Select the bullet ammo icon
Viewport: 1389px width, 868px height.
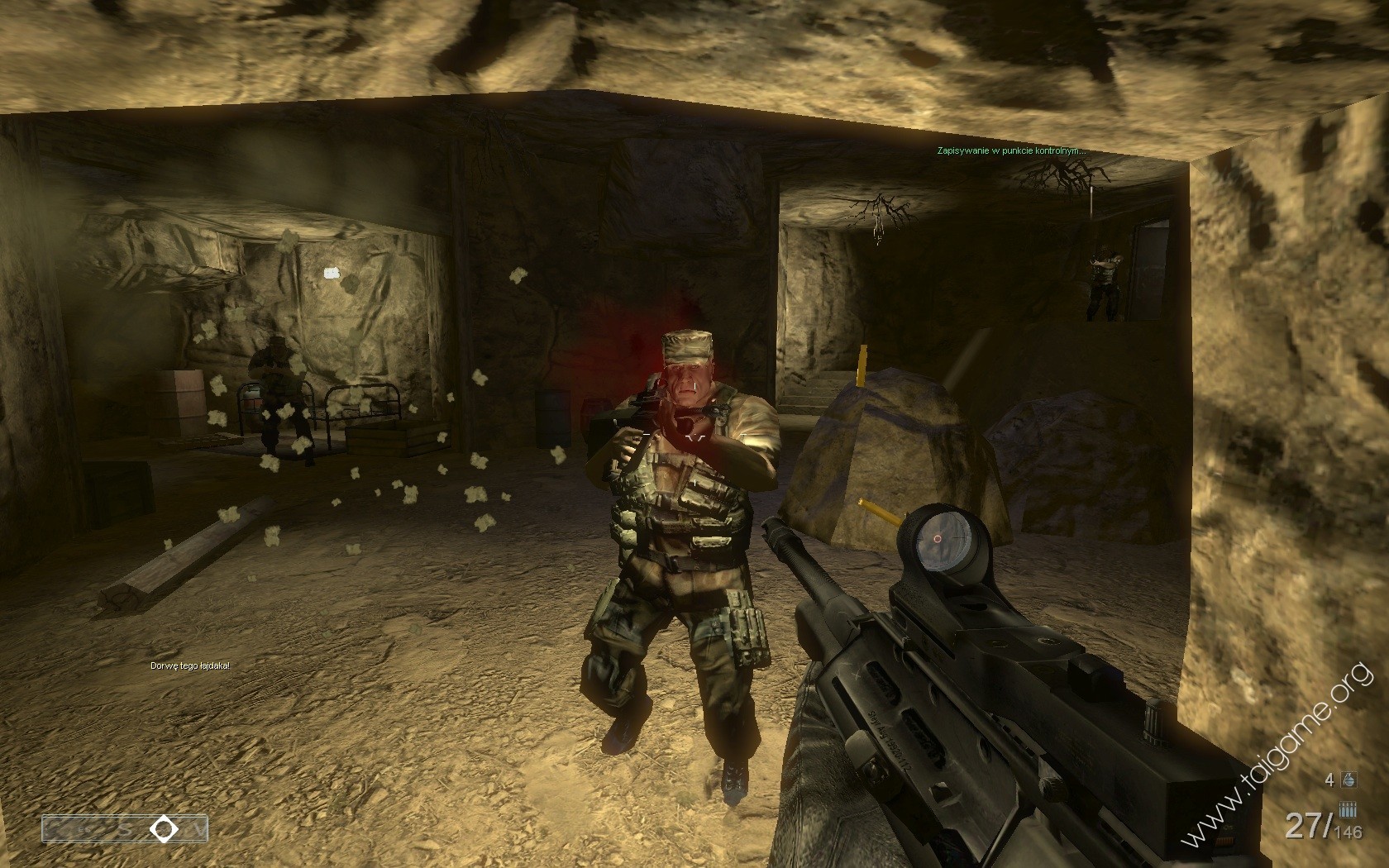click(x=1348, y=809)
